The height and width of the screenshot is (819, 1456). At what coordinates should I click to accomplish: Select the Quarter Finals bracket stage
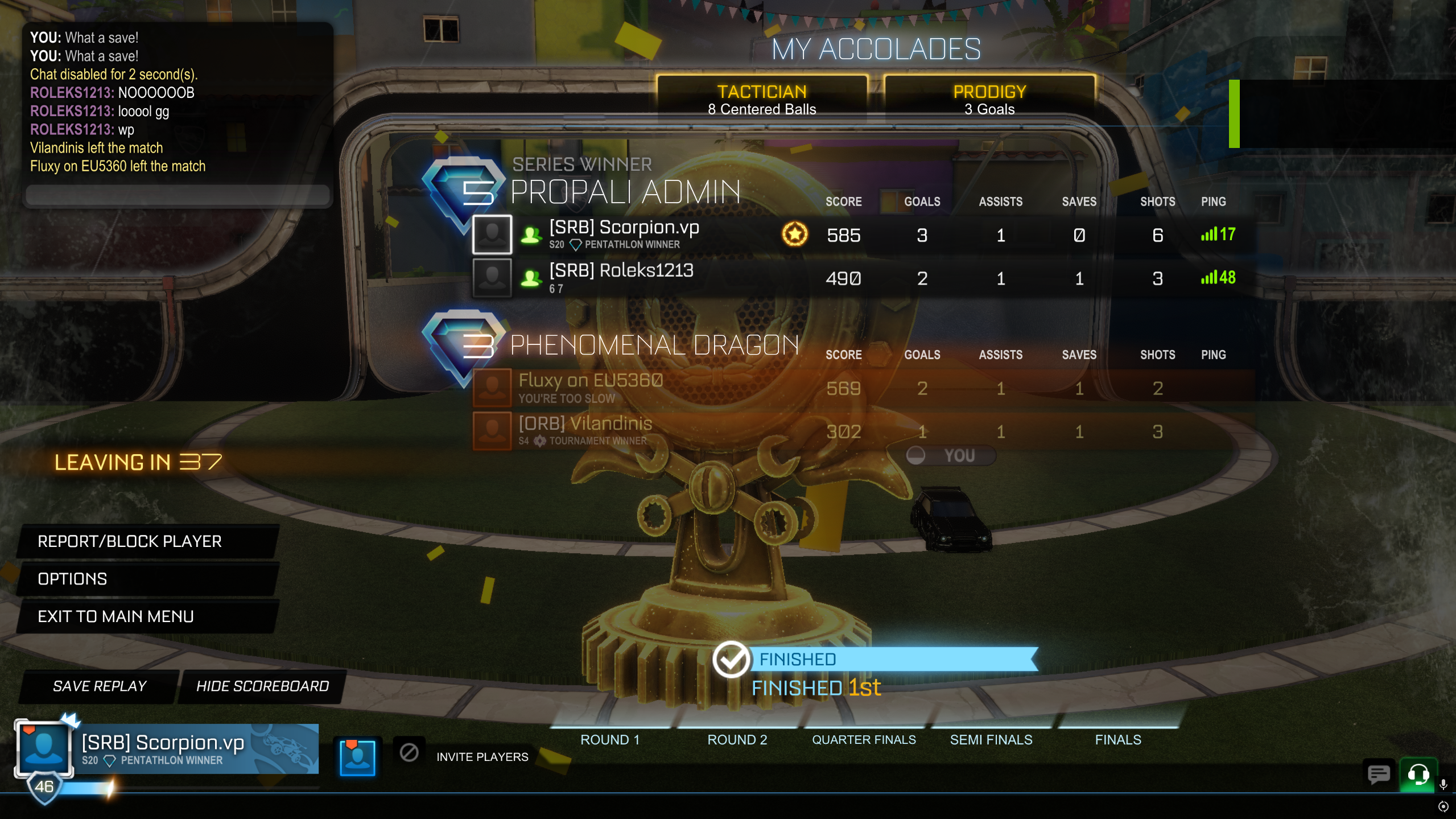[864, 739]
